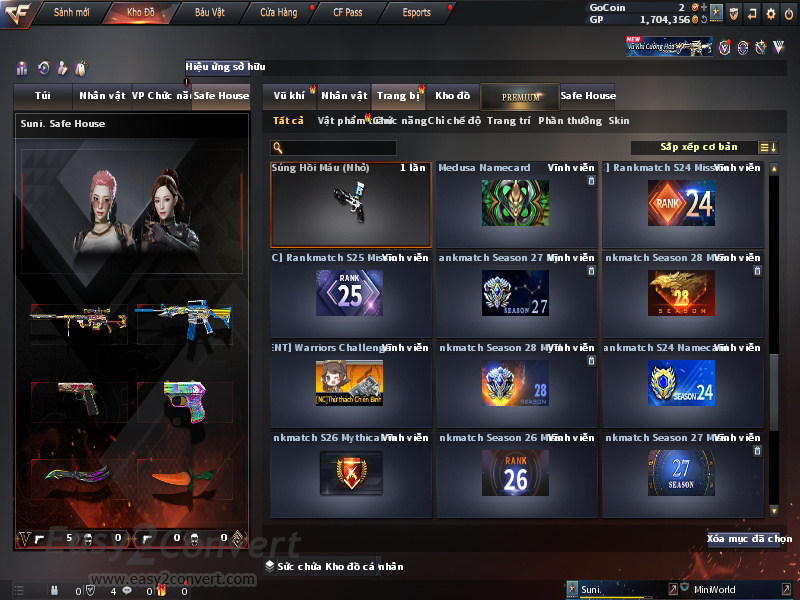Open the Esports tab

click(x=416, y=13)
